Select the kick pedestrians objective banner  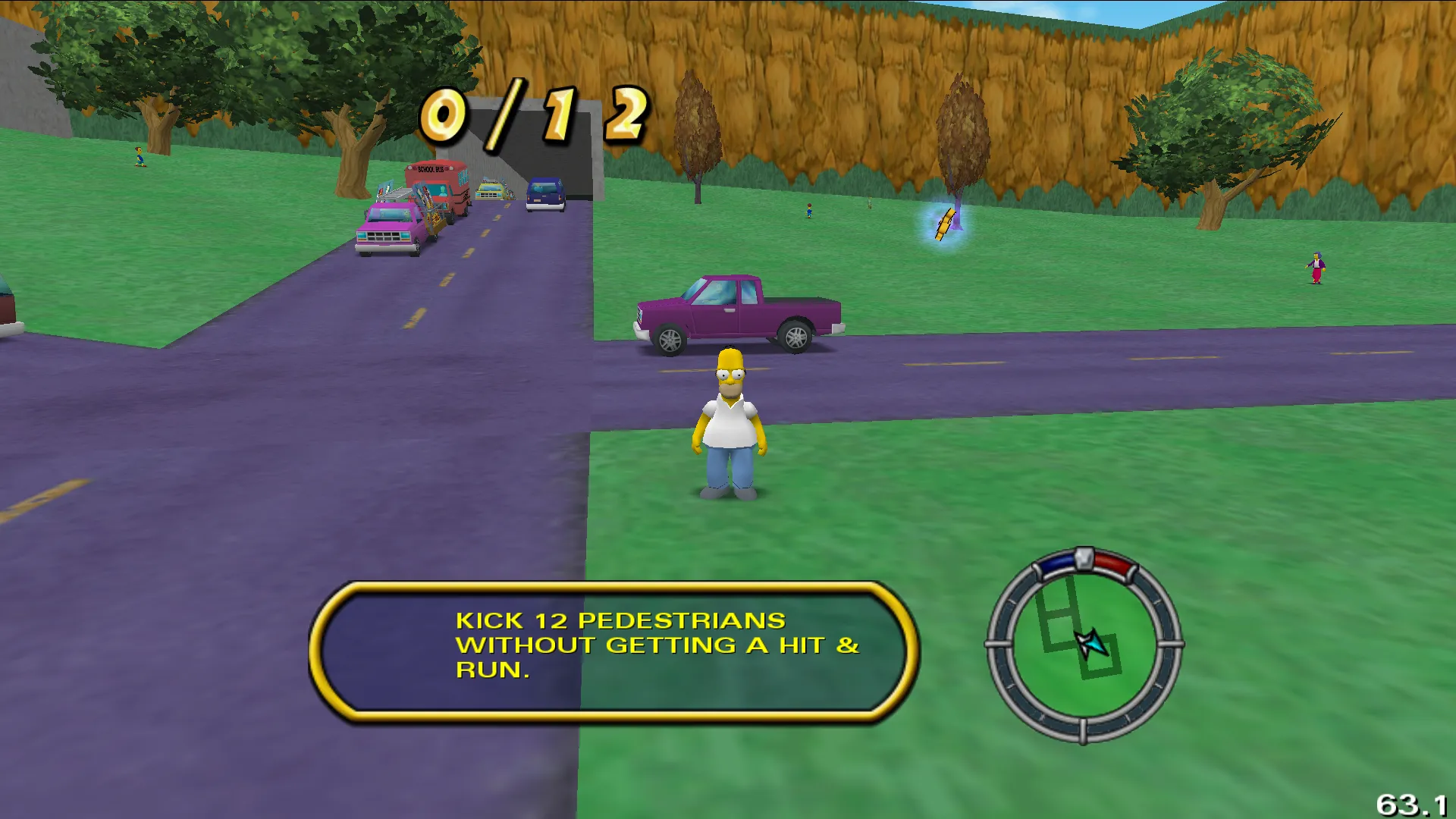click(614, 648)
